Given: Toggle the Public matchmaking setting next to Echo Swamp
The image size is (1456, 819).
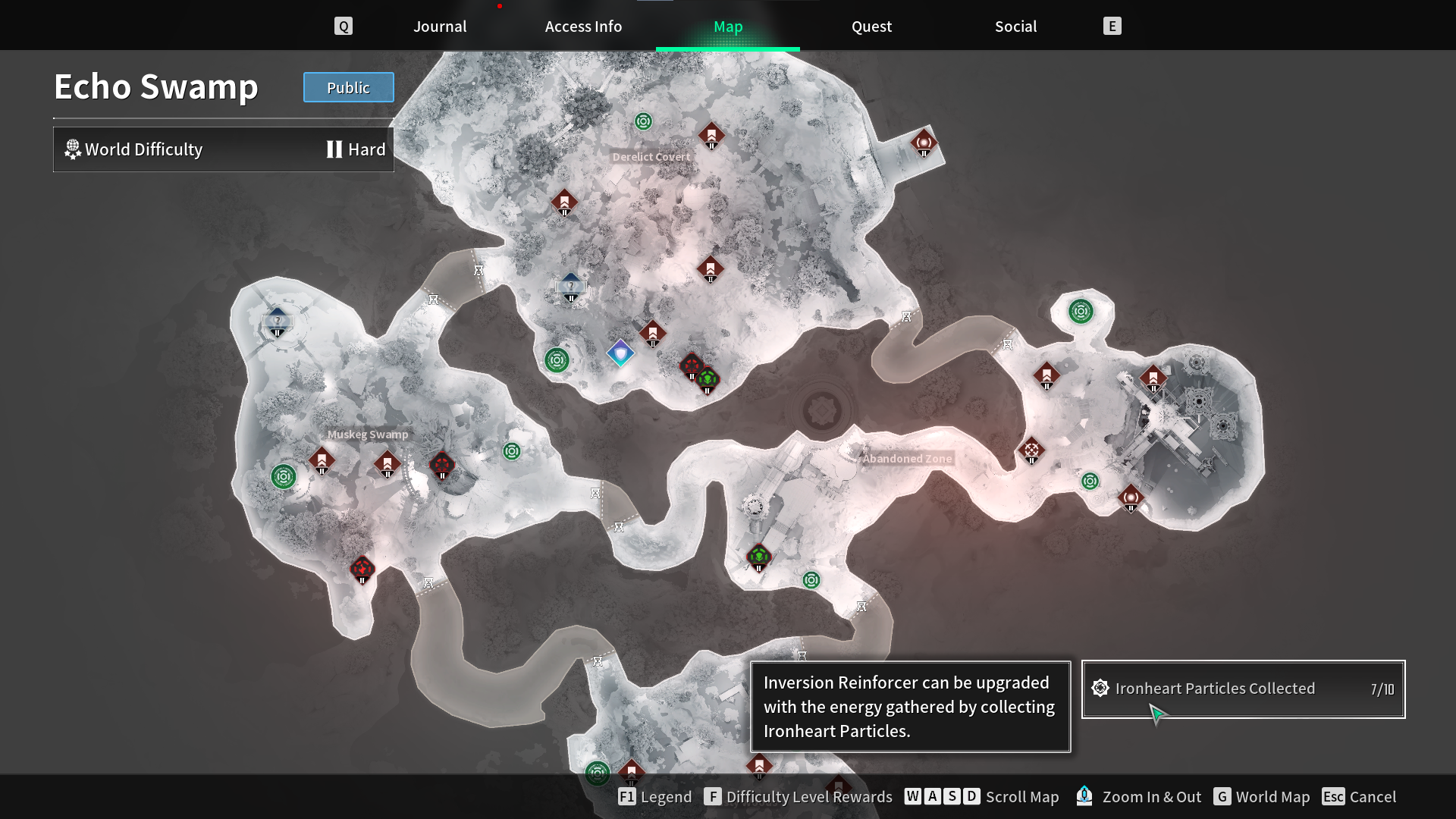Looking at the screenshot, I should [x=348, y=87].
